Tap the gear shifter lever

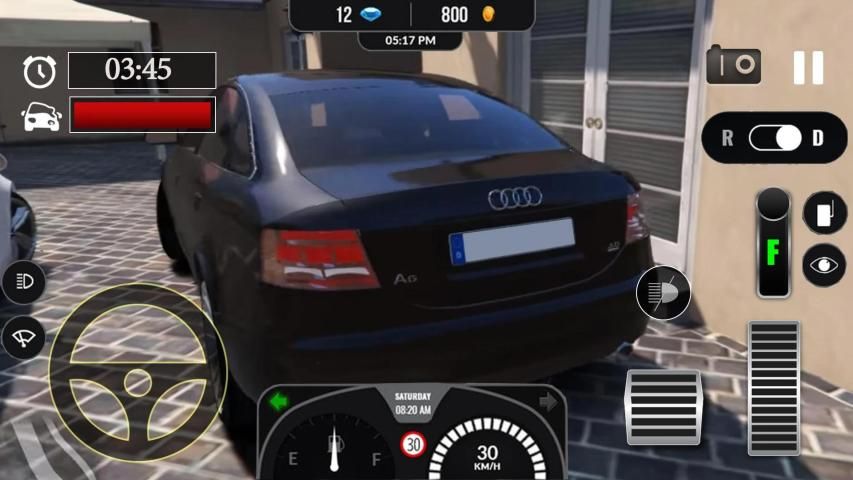coord(773,242)
